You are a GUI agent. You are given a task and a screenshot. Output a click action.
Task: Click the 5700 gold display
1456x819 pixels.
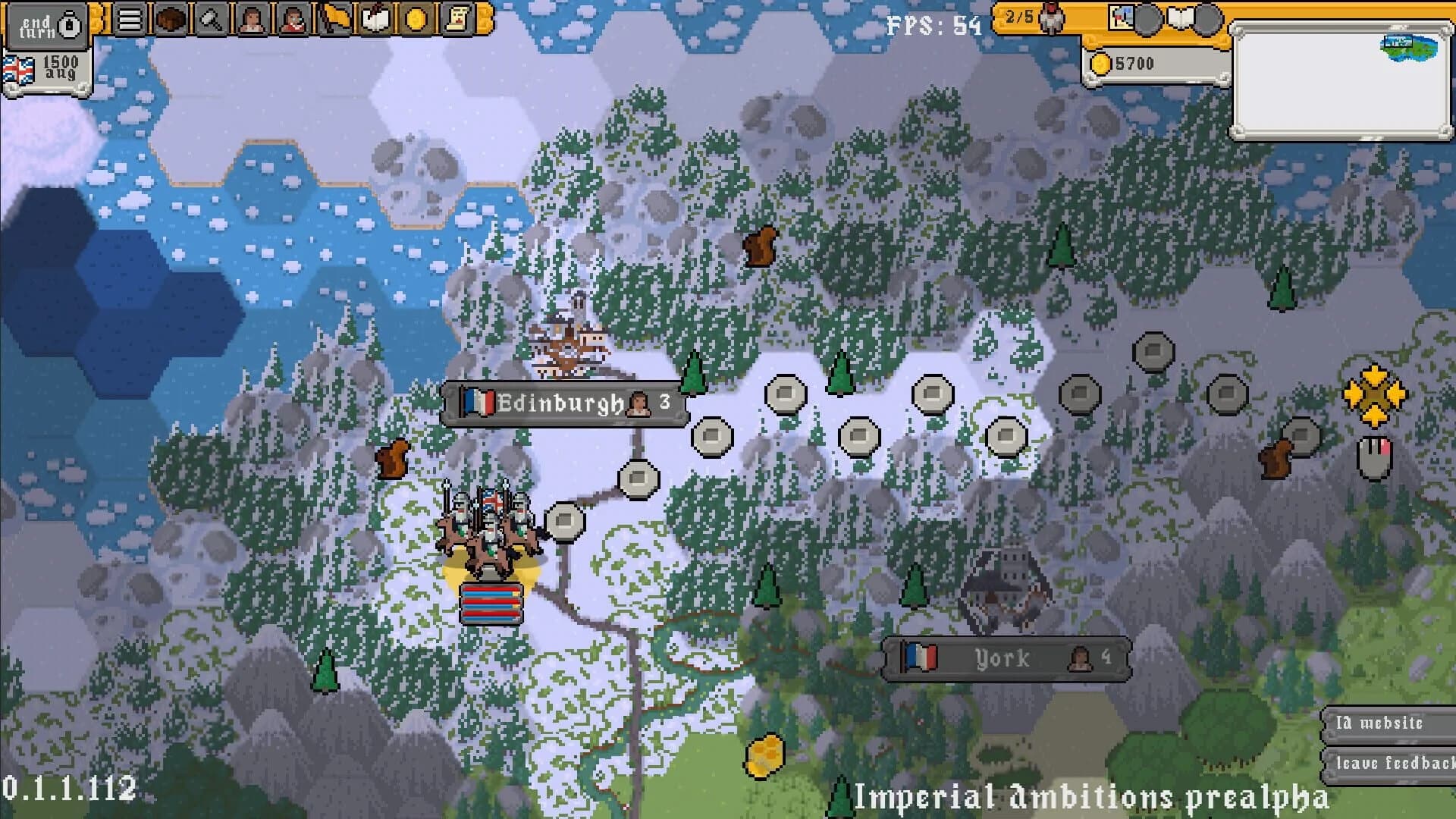[1137, 64]
